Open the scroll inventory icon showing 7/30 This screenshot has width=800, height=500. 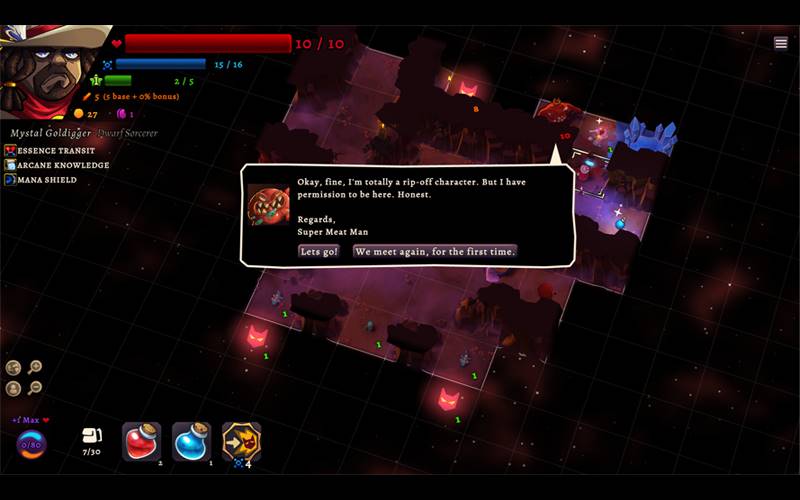[x=91, y=436]
